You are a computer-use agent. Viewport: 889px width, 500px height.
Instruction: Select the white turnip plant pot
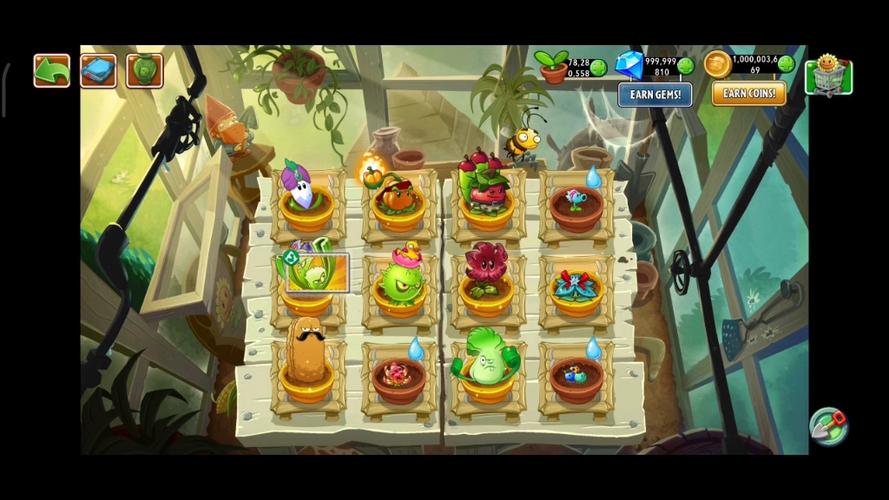tap(306, 196)
